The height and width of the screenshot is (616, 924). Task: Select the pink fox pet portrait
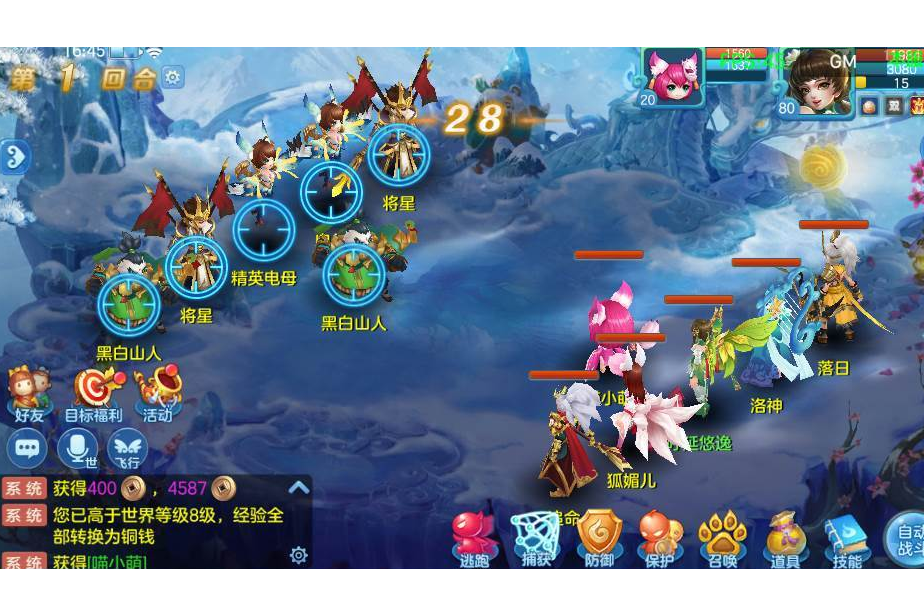point(673,75)
